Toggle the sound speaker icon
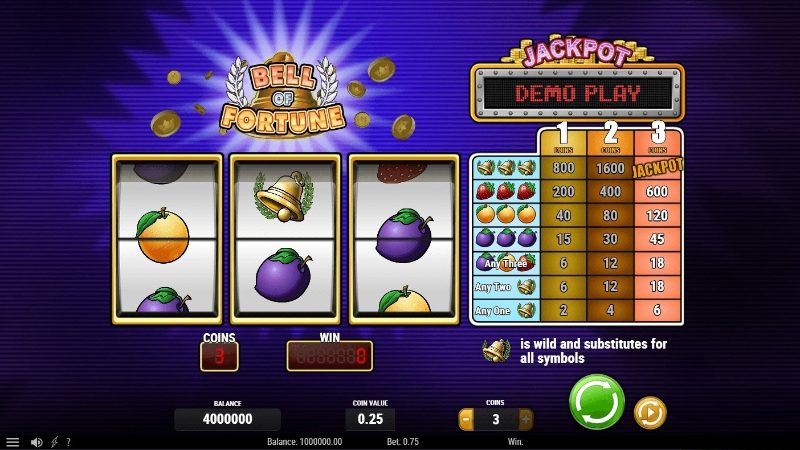This screenshot has height=450, width=800. (36, 441)
